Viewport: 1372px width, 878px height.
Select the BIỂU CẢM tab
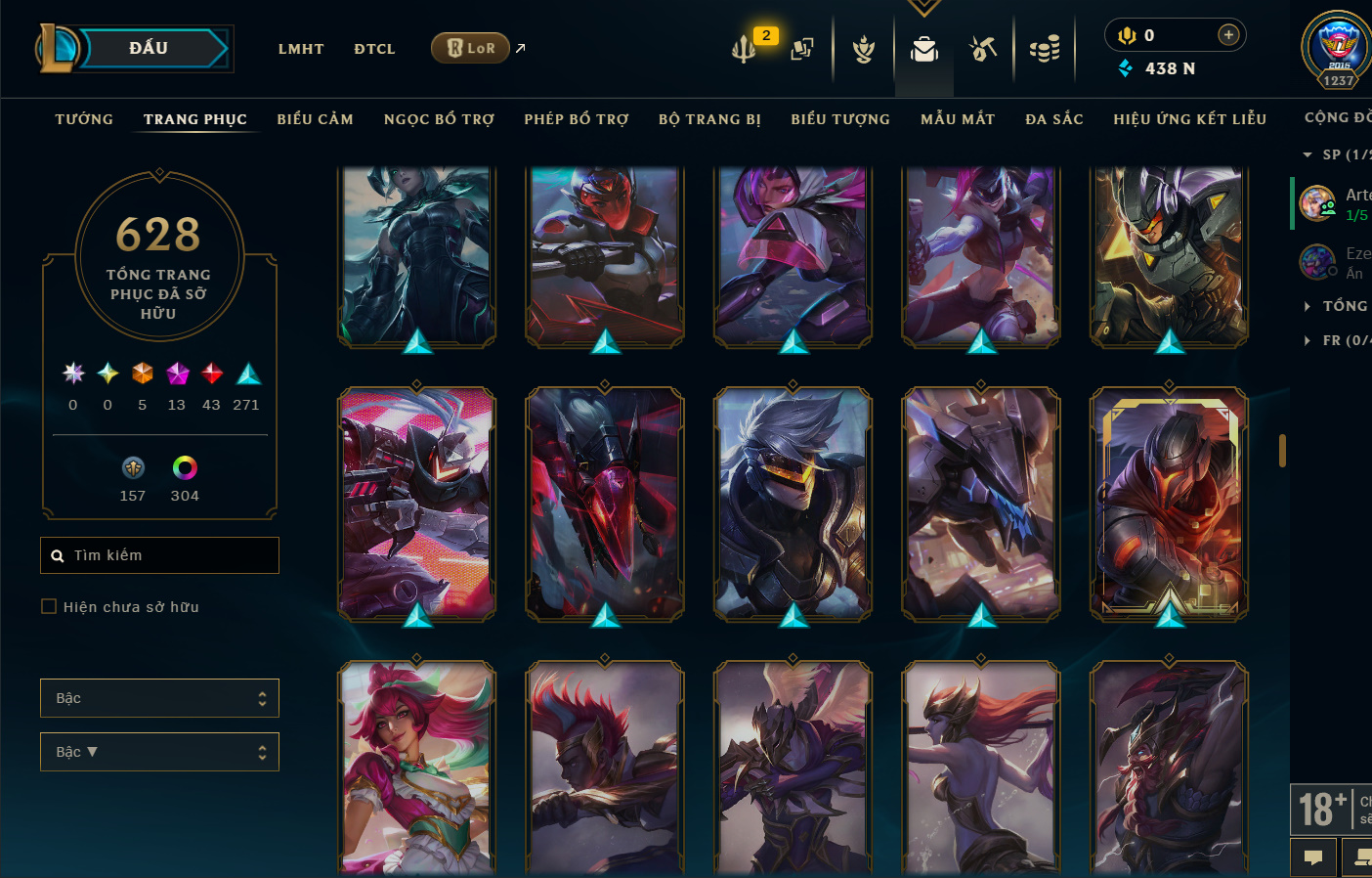(x=315, y=119)
